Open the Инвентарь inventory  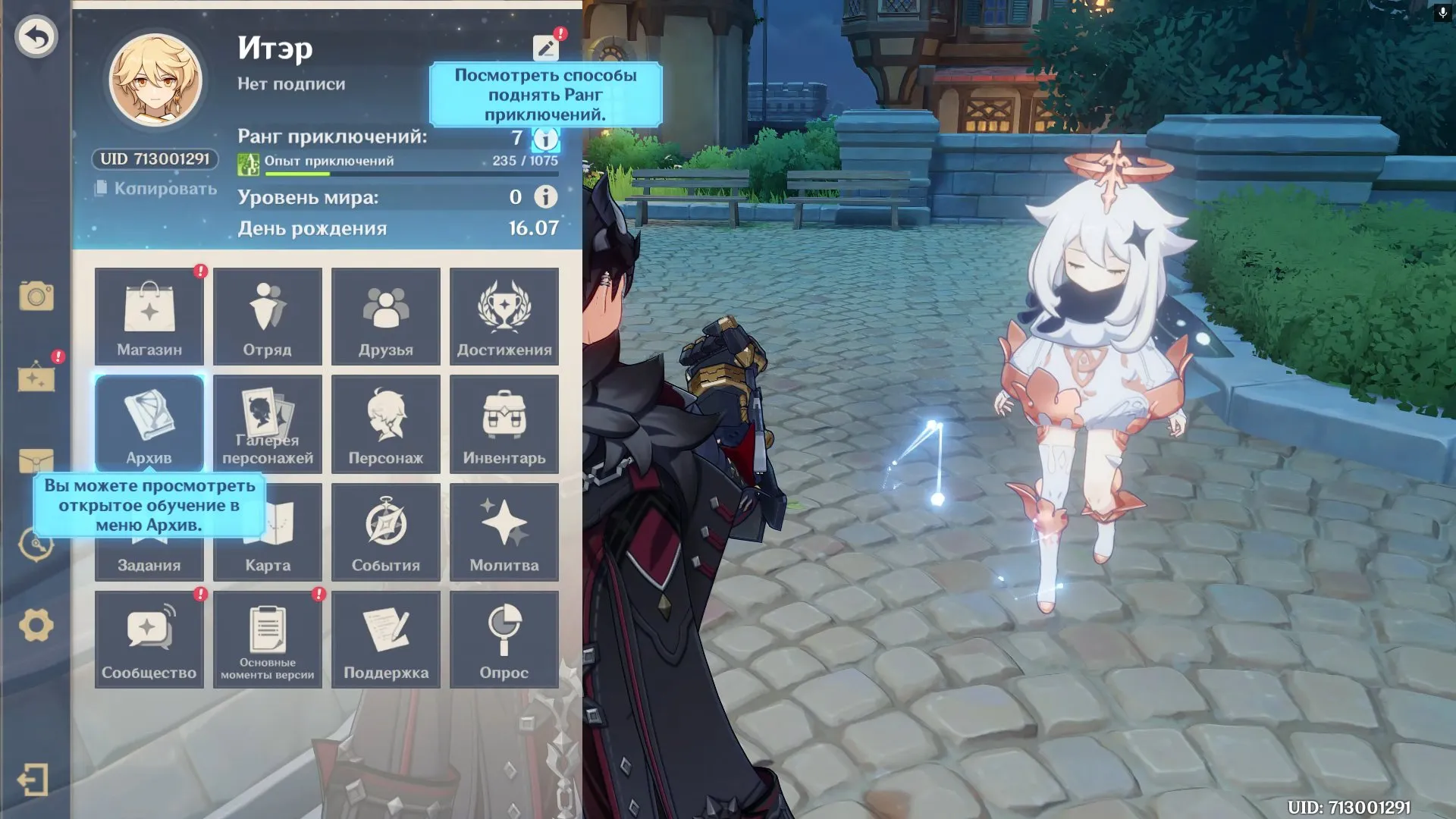[504, 424]
